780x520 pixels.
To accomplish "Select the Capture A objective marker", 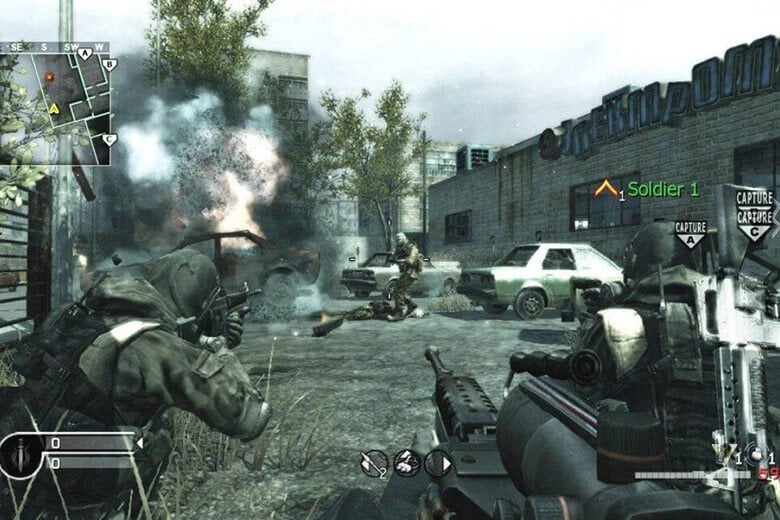I will [x=690, y=233].
